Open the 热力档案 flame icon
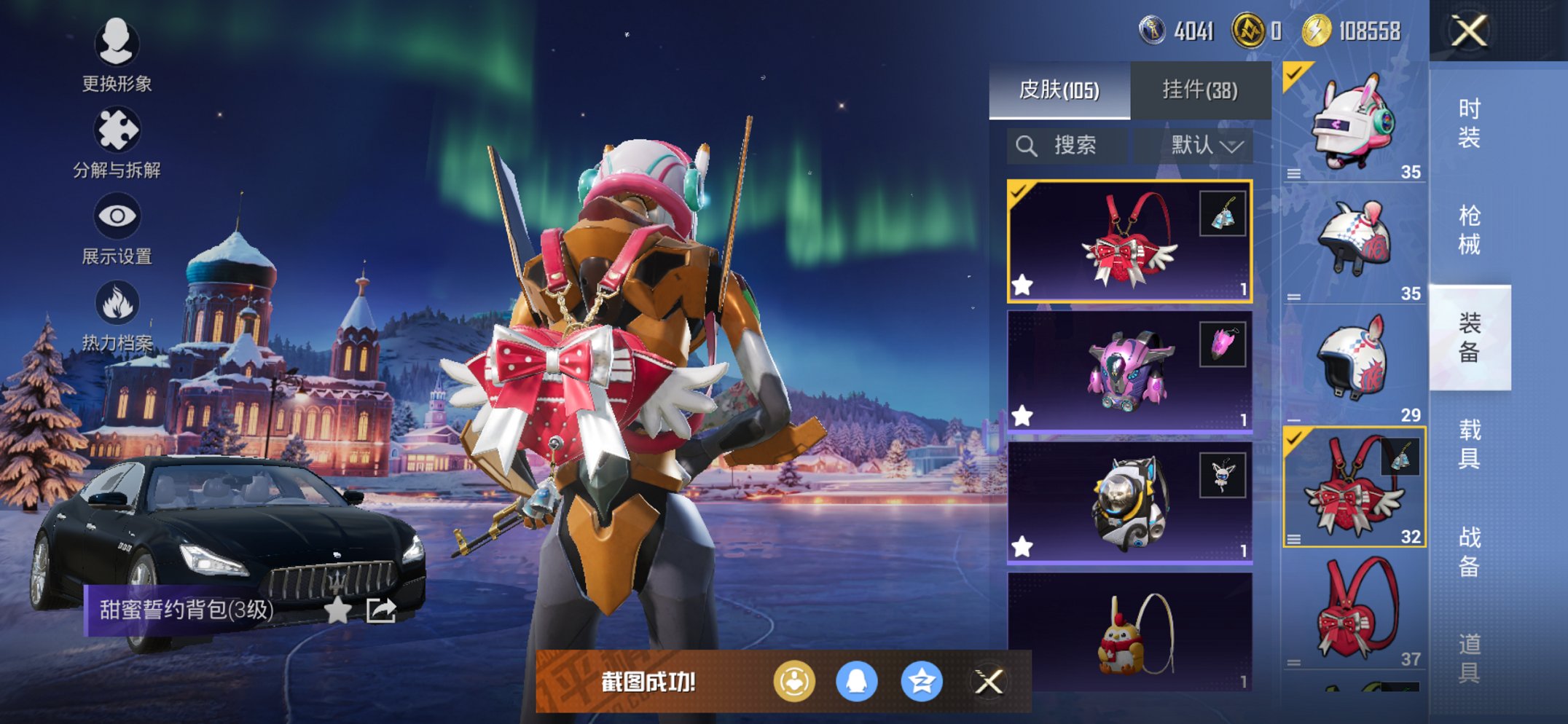This screenshot has width=1568, height=724. 116,315
